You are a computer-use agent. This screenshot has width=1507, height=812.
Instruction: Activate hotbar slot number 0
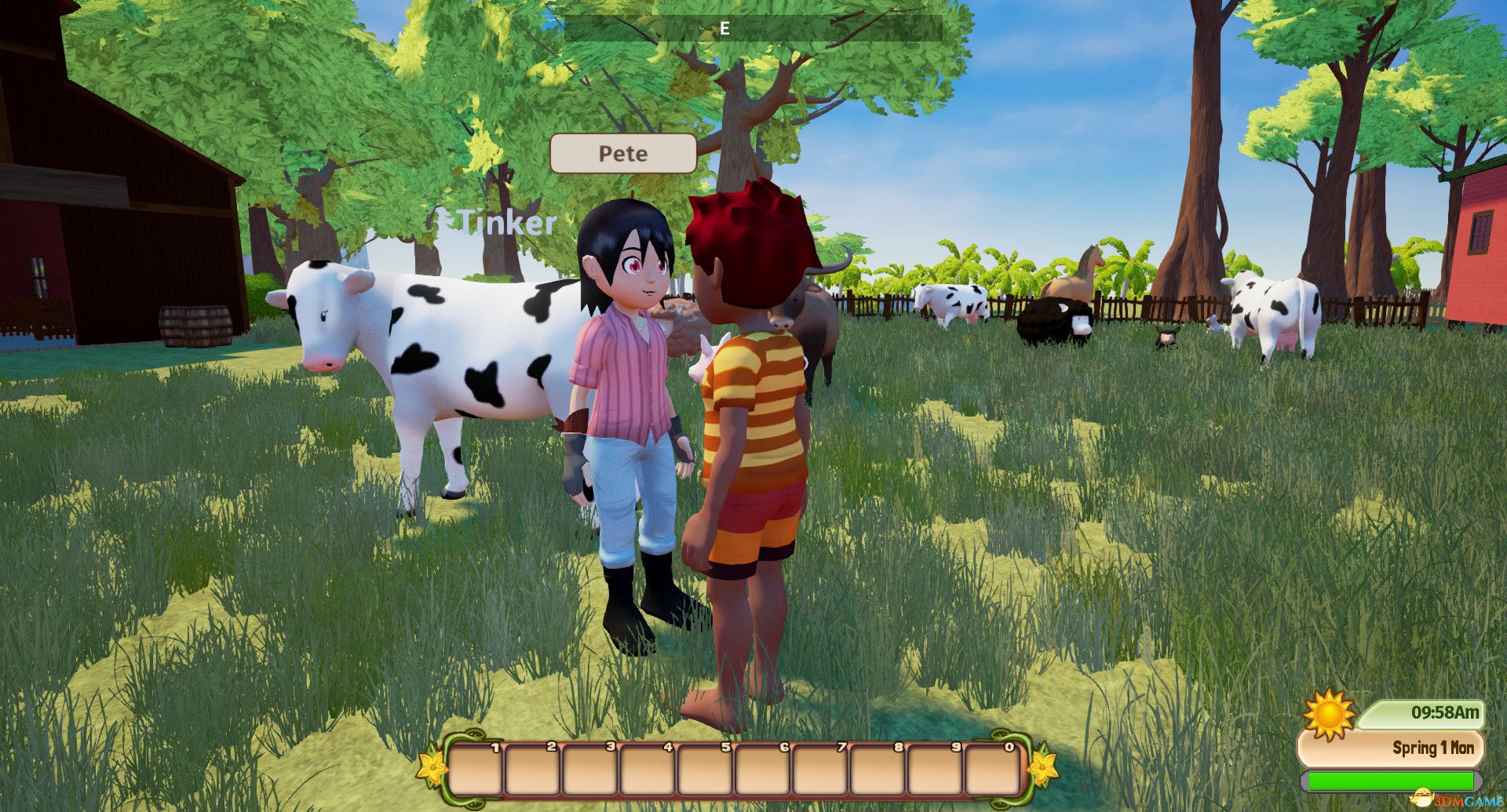994,769
